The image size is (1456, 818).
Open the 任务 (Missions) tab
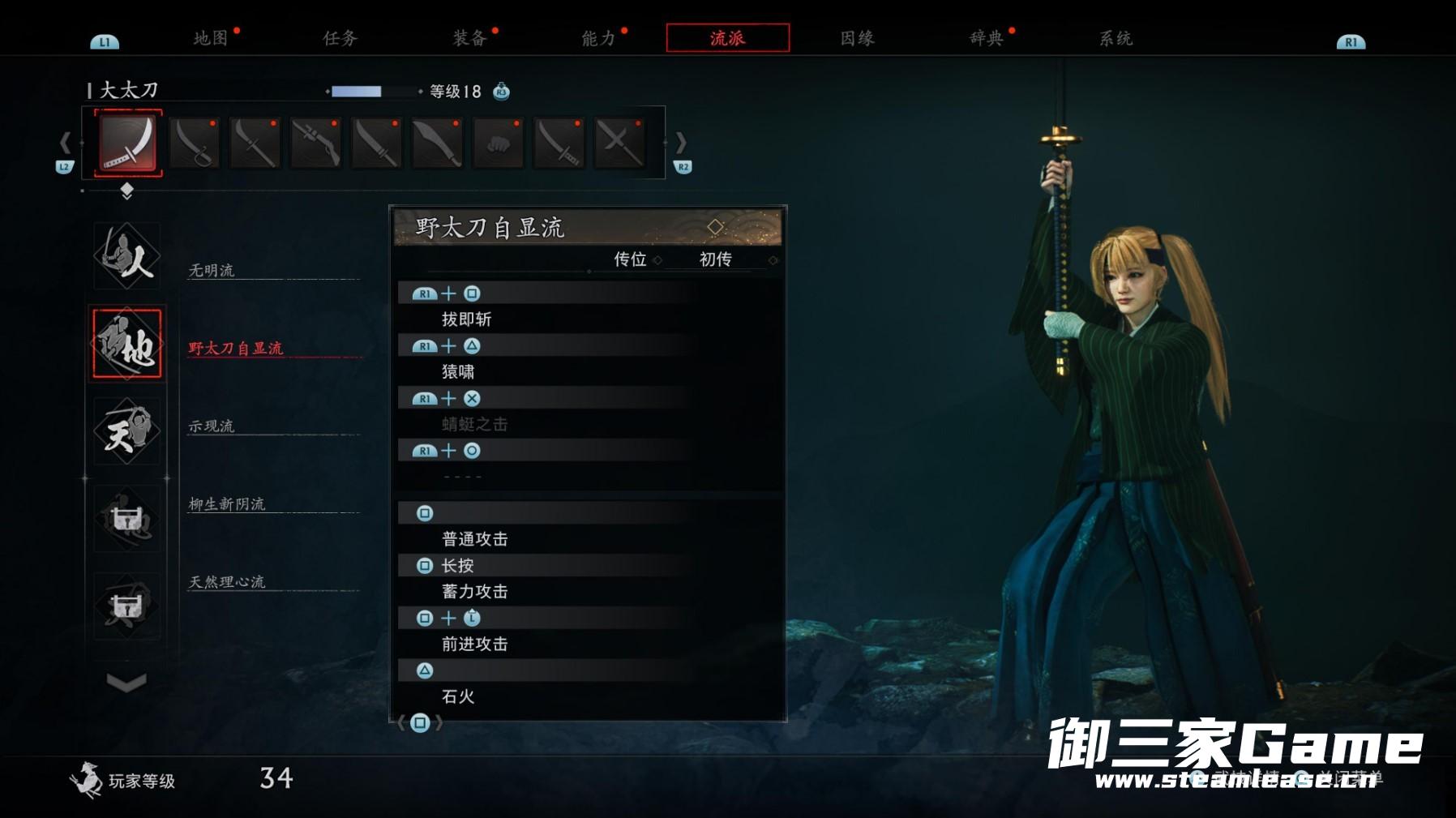tap(340, 38)
